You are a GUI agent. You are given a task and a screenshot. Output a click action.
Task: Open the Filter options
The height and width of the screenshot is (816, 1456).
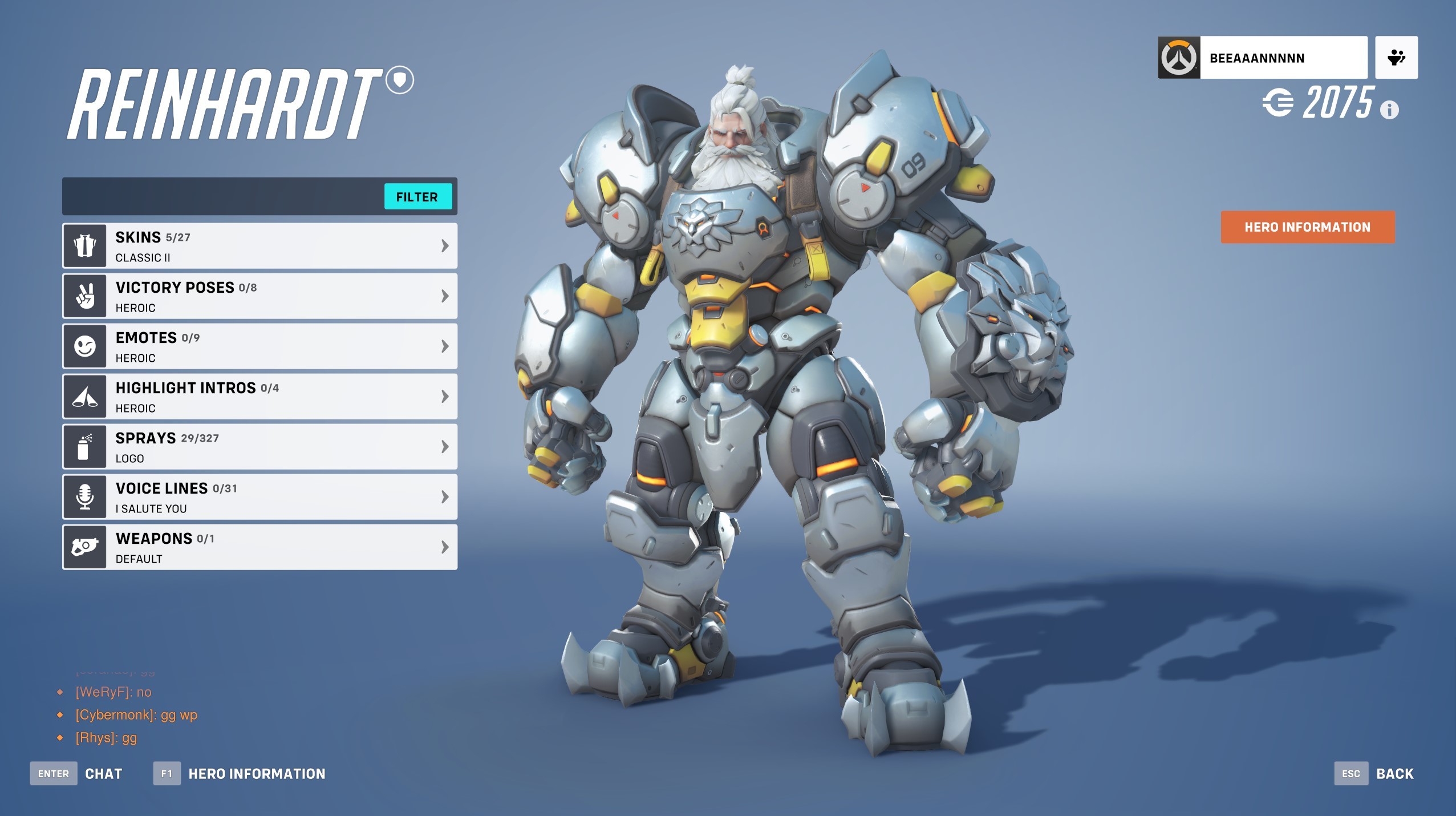click(418, 197)
